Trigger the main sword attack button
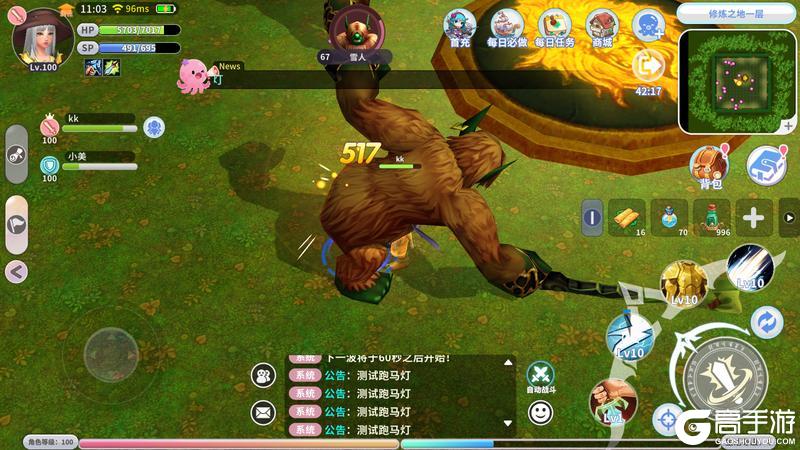800x450 pixels. (717, 378)
